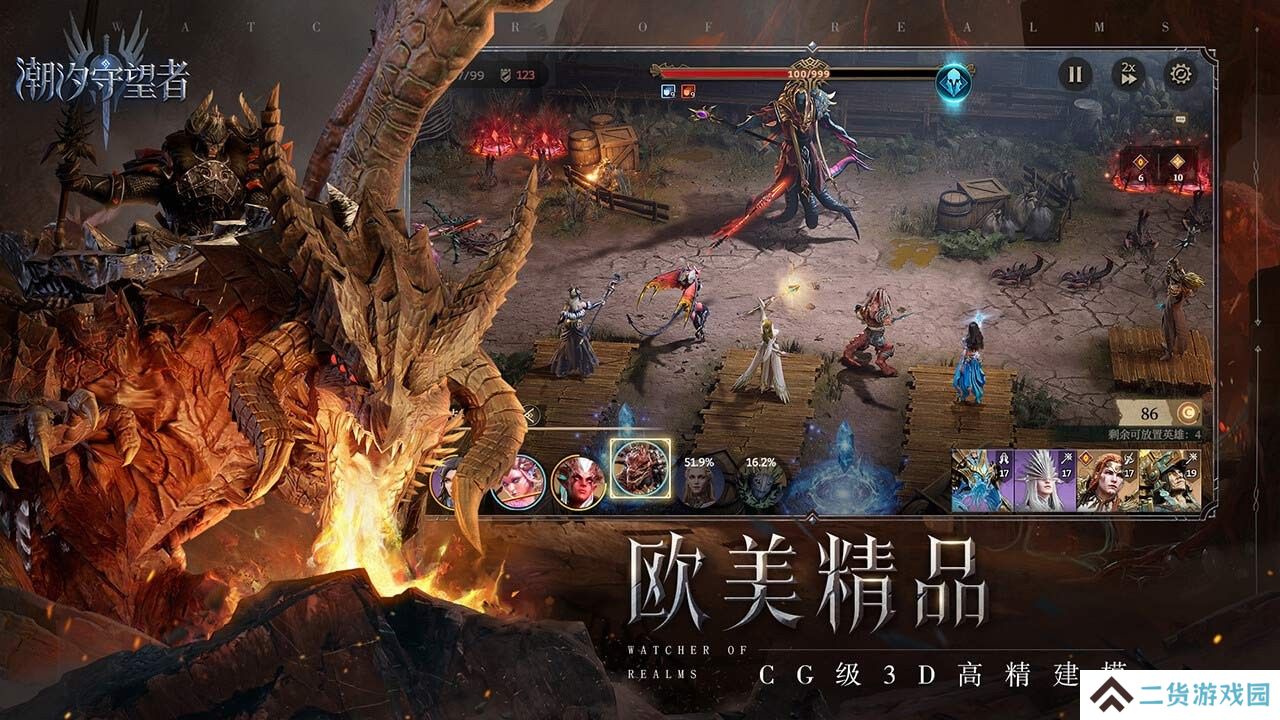Click the hero portrait showing 51.9%
Image resolution: width=1280 pixels, height=720 pixels.
tap(698, 483)
